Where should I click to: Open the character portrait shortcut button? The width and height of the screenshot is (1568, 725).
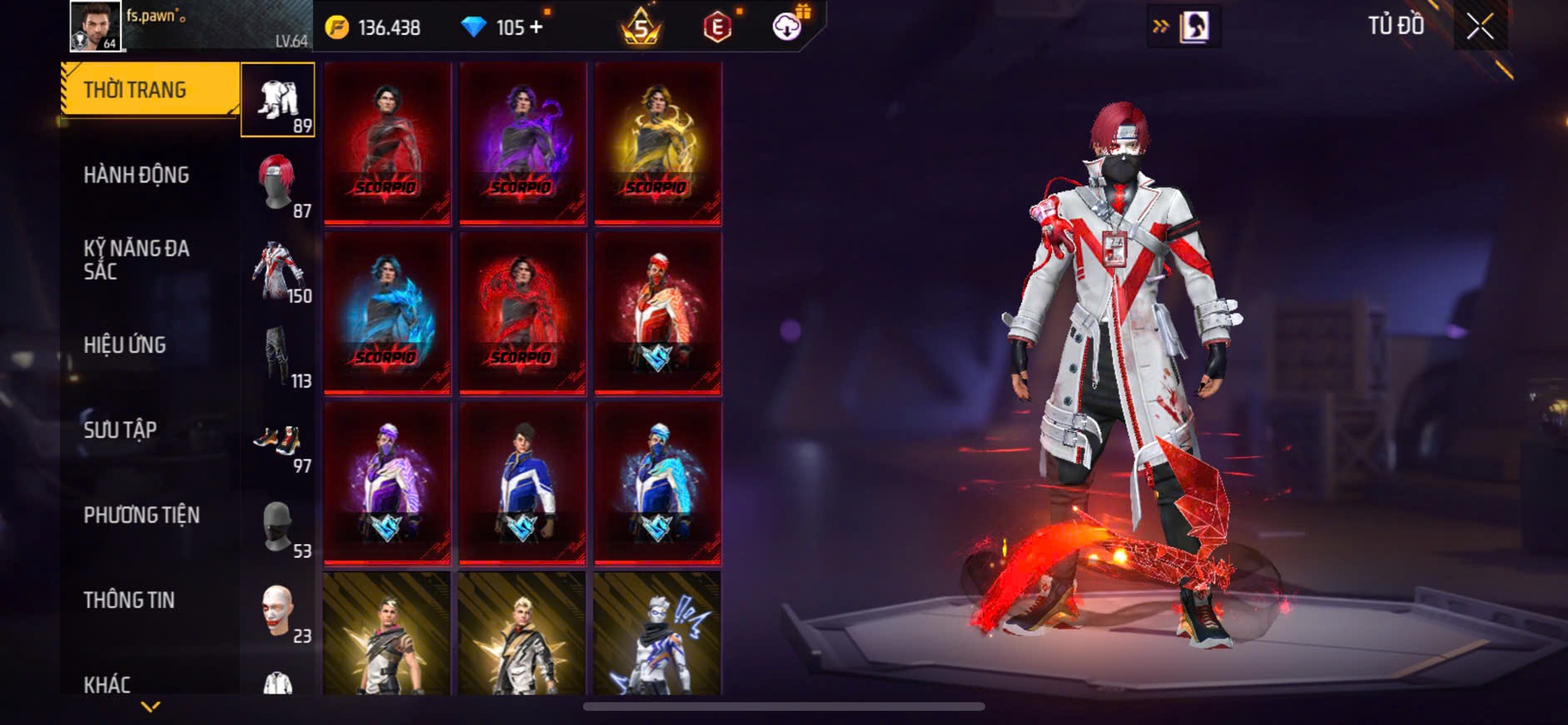point(1194,27)
